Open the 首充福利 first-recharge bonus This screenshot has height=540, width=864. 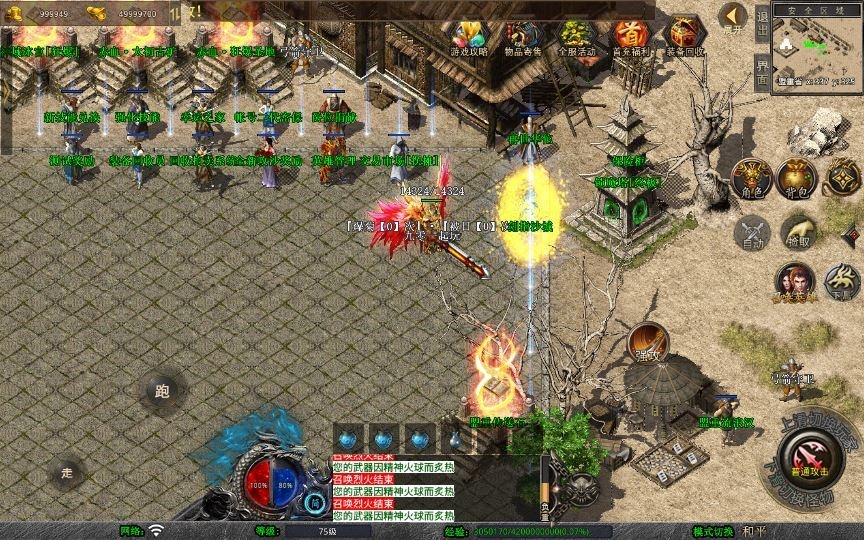click(630, 38)
